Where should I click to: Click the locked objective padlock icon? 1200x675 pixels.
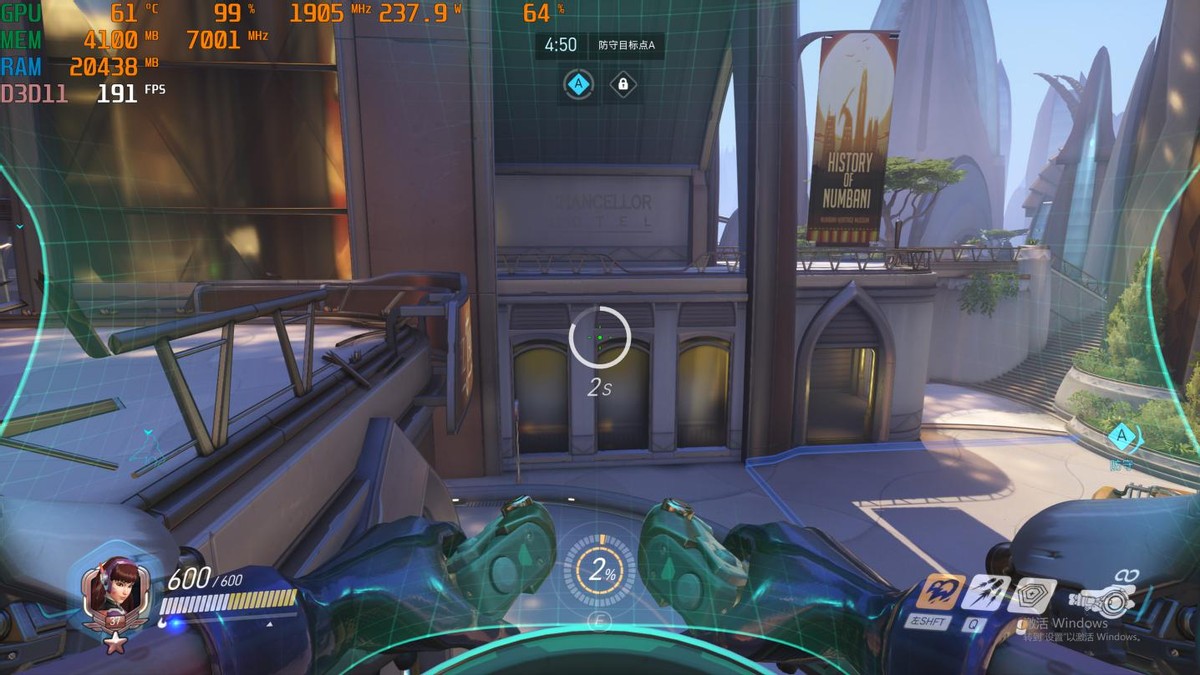[x=623, y=85]
